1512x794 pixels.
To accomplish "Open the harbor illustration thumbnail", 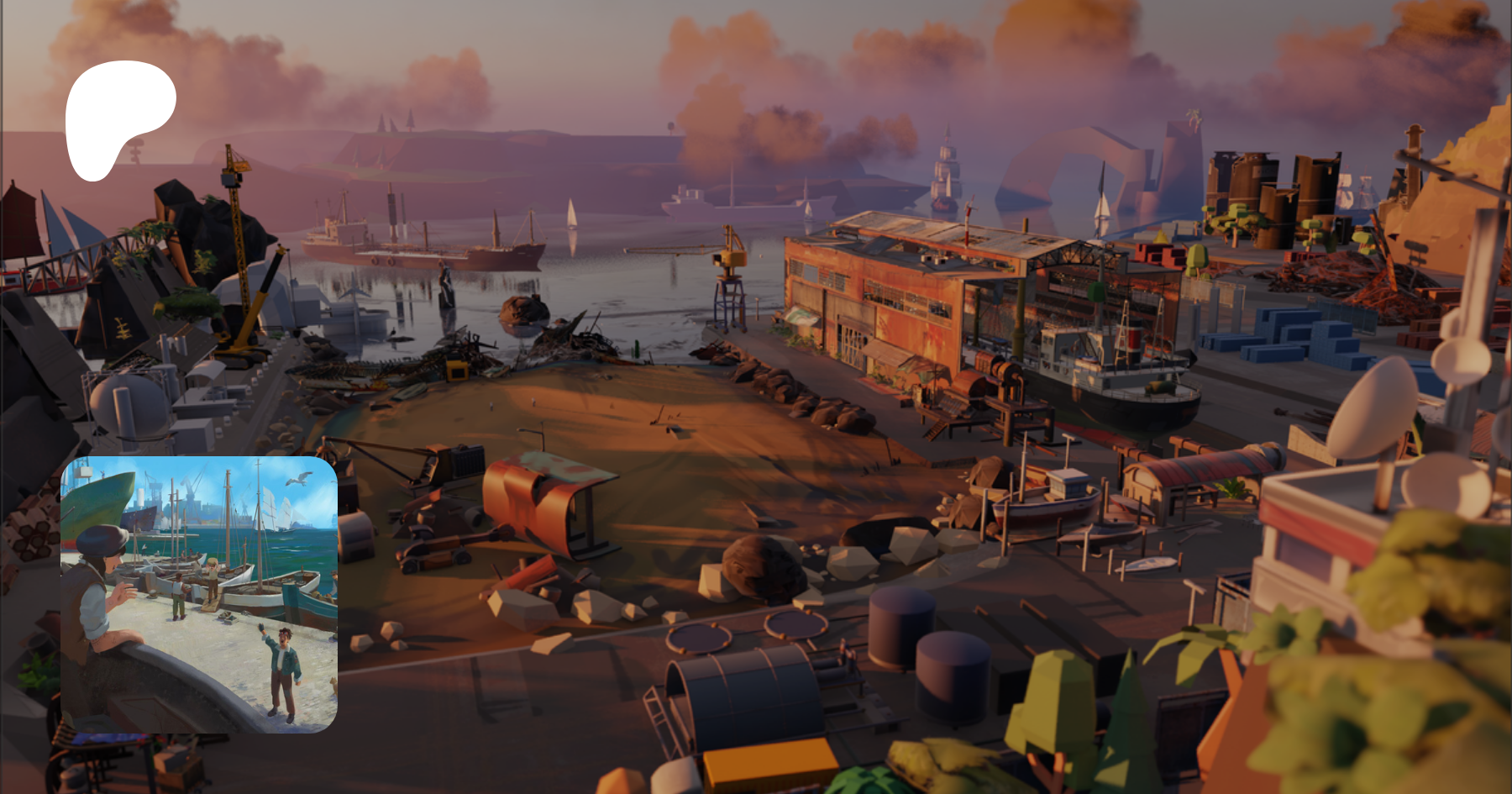I will click(x=199, y=594).
